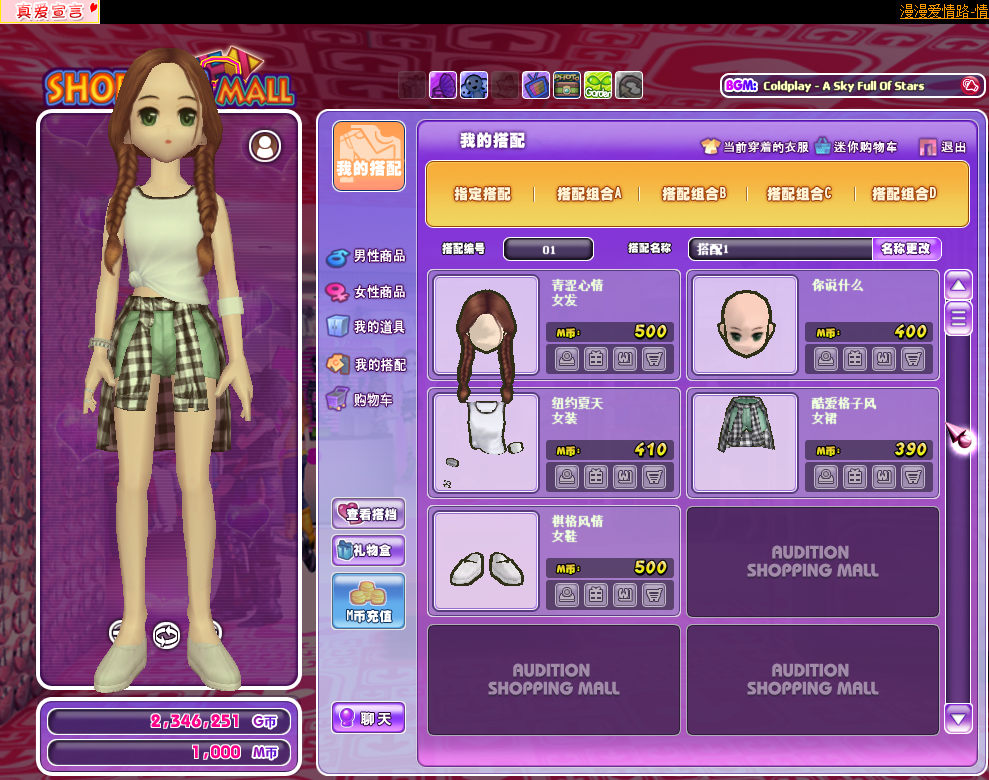Open the 聊天 chat button

click(369, 718)
